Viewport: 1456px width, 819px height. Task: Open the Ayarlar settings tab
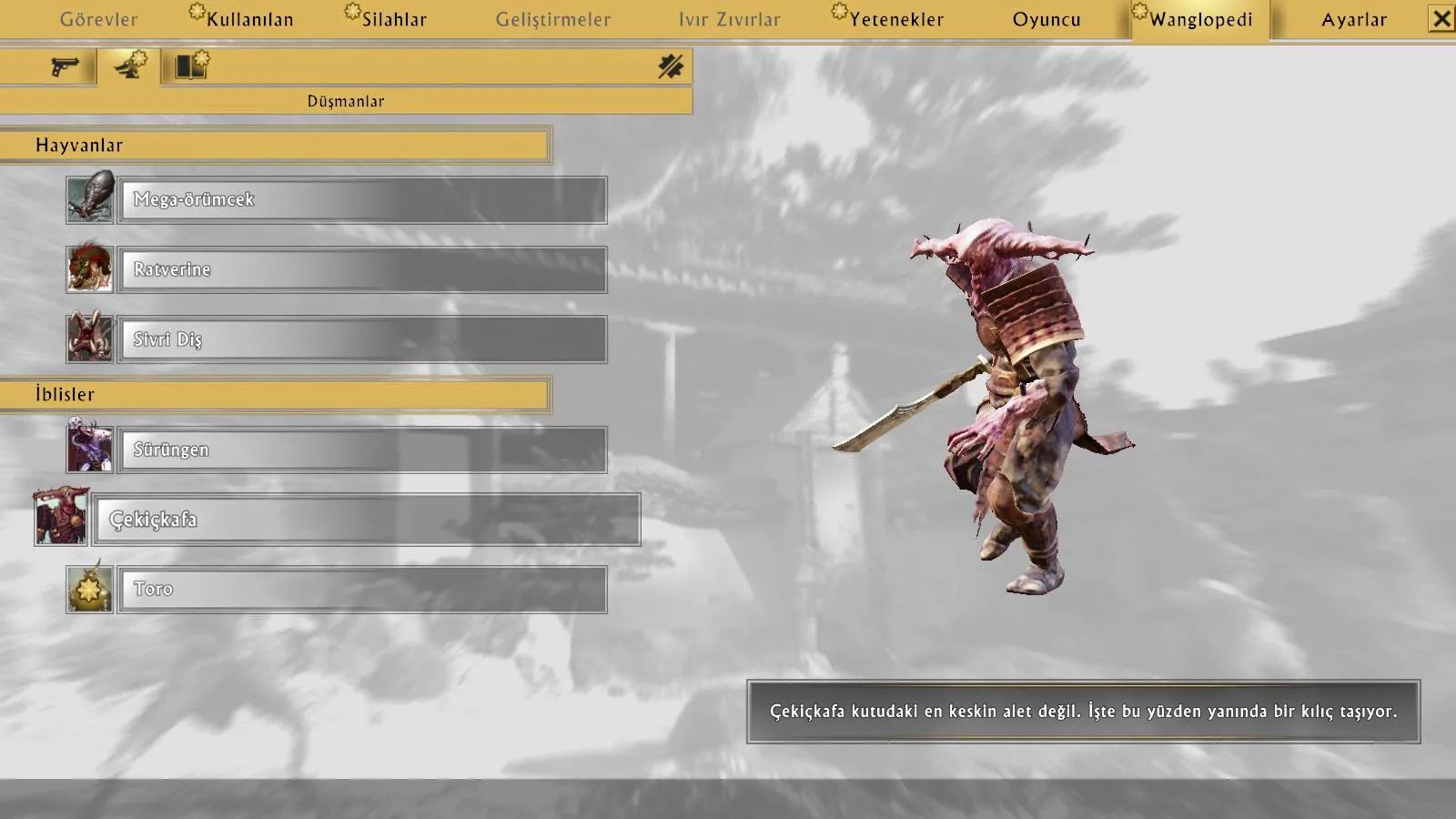1353,19
